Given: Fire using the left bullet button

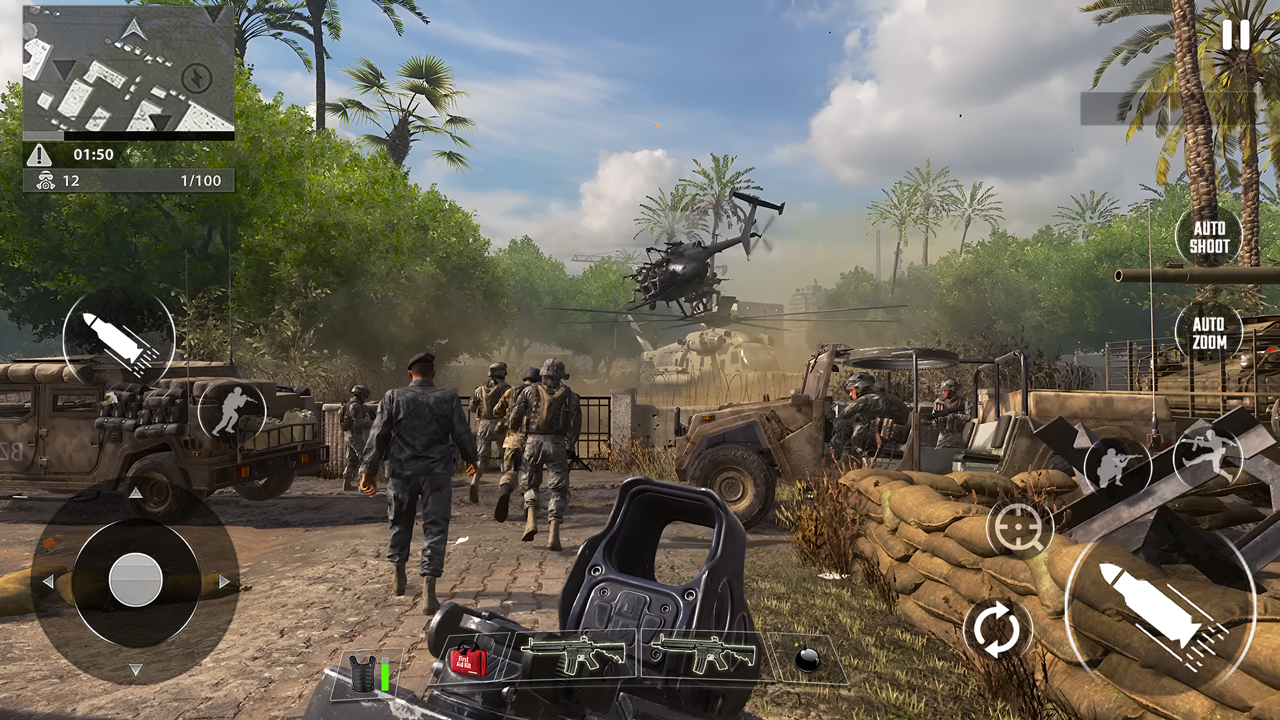Looking at the screenshot, I should click(120, 341).
